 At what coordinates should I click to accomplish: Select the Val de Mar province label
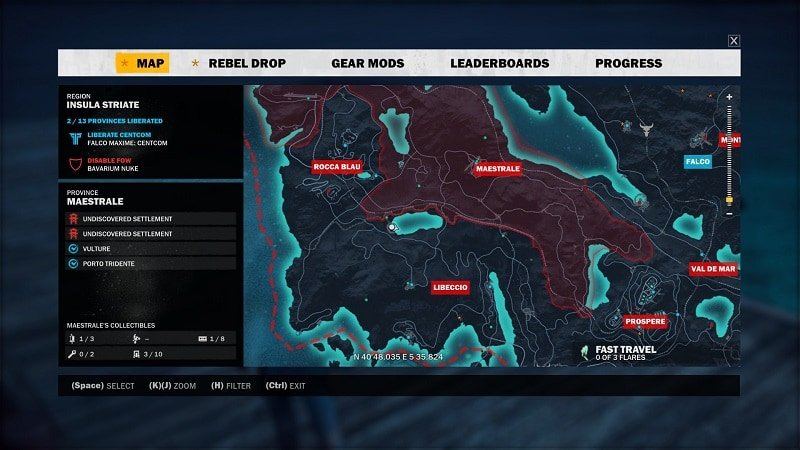[x=713, y=268]
